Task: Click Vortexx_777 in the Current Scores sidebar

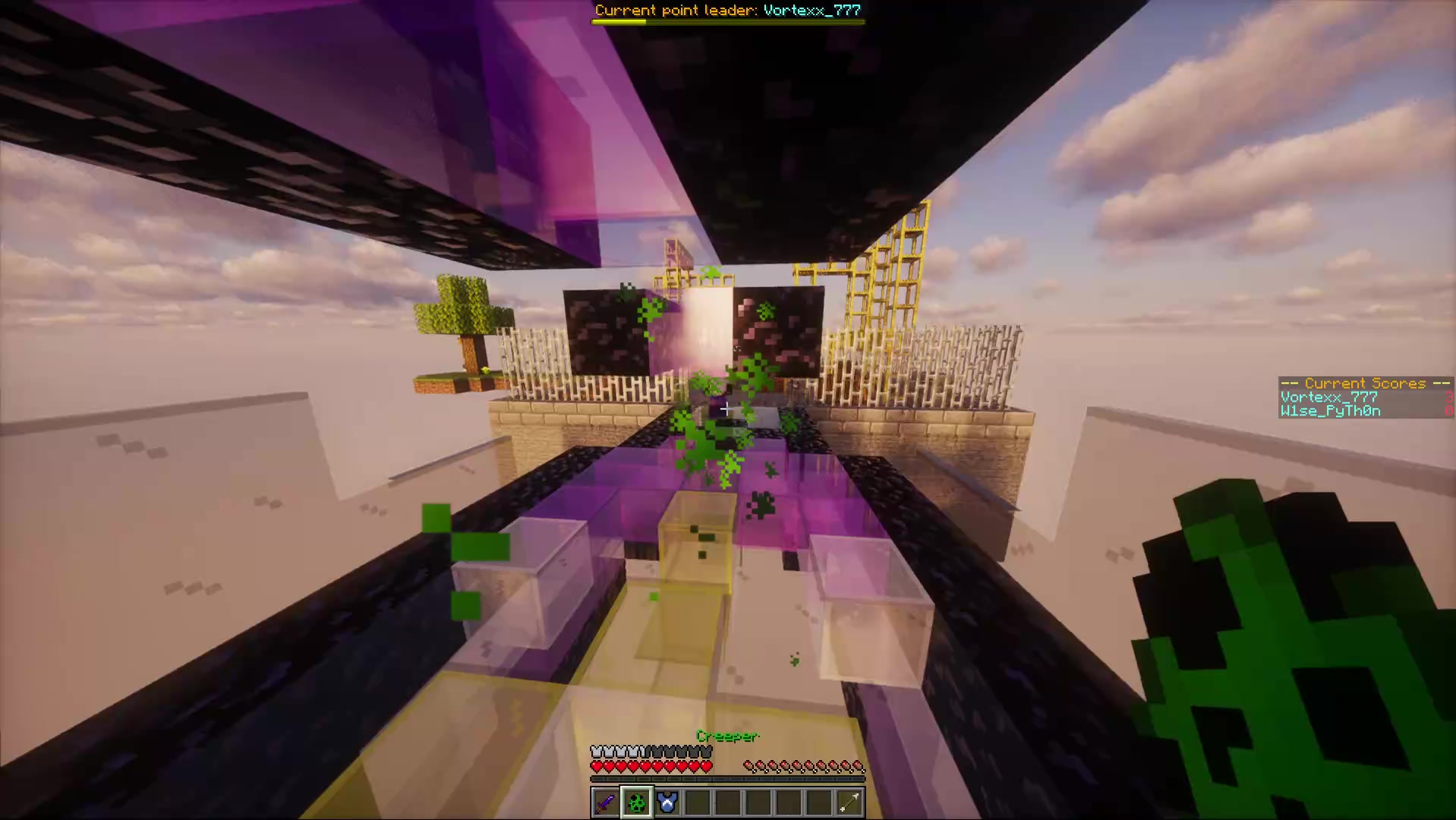Action: (1328, 396)
